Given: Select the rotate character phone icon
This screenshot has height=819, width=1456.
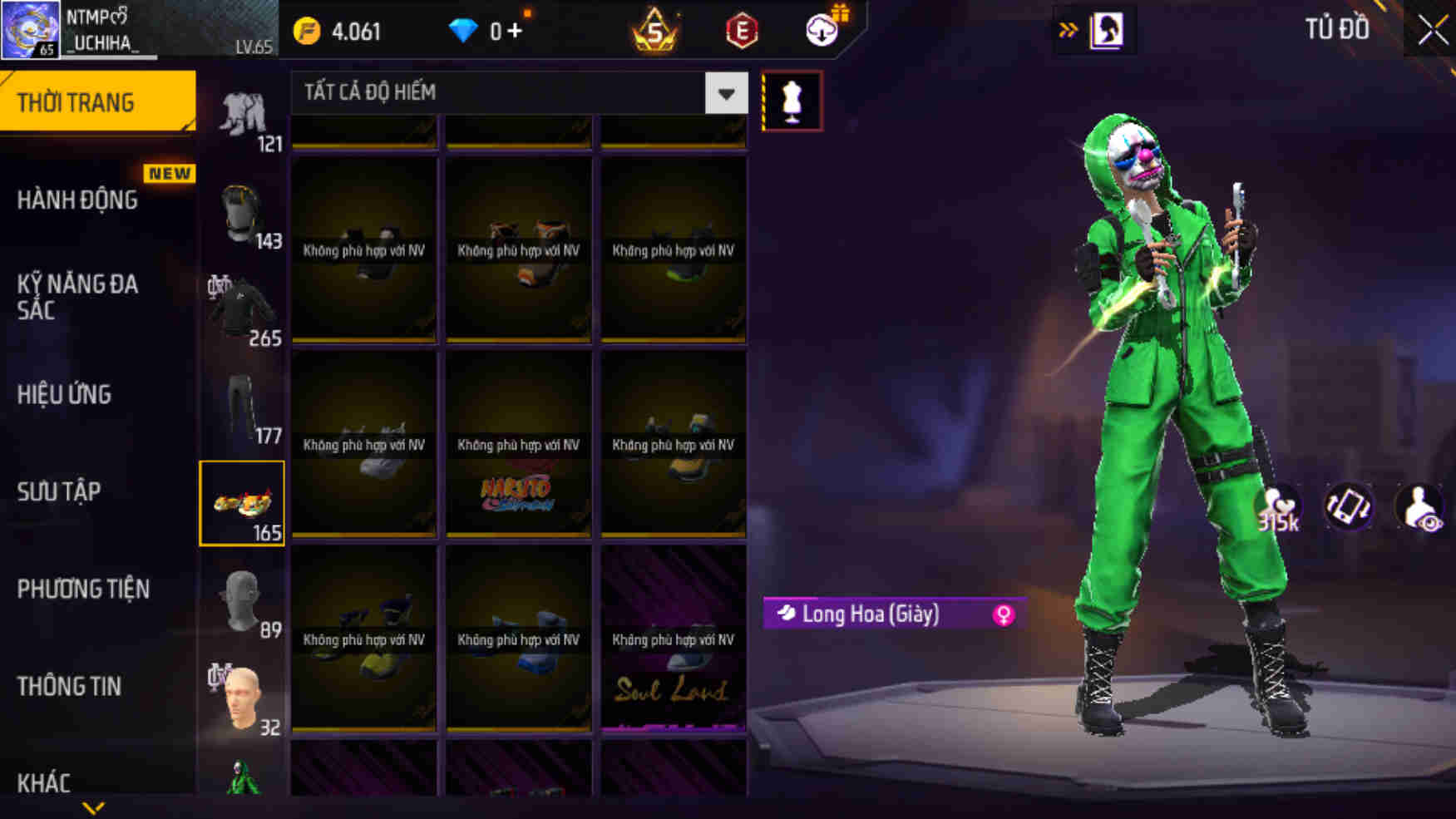Looking at the screenshot, I should [x=1350, y=506].
